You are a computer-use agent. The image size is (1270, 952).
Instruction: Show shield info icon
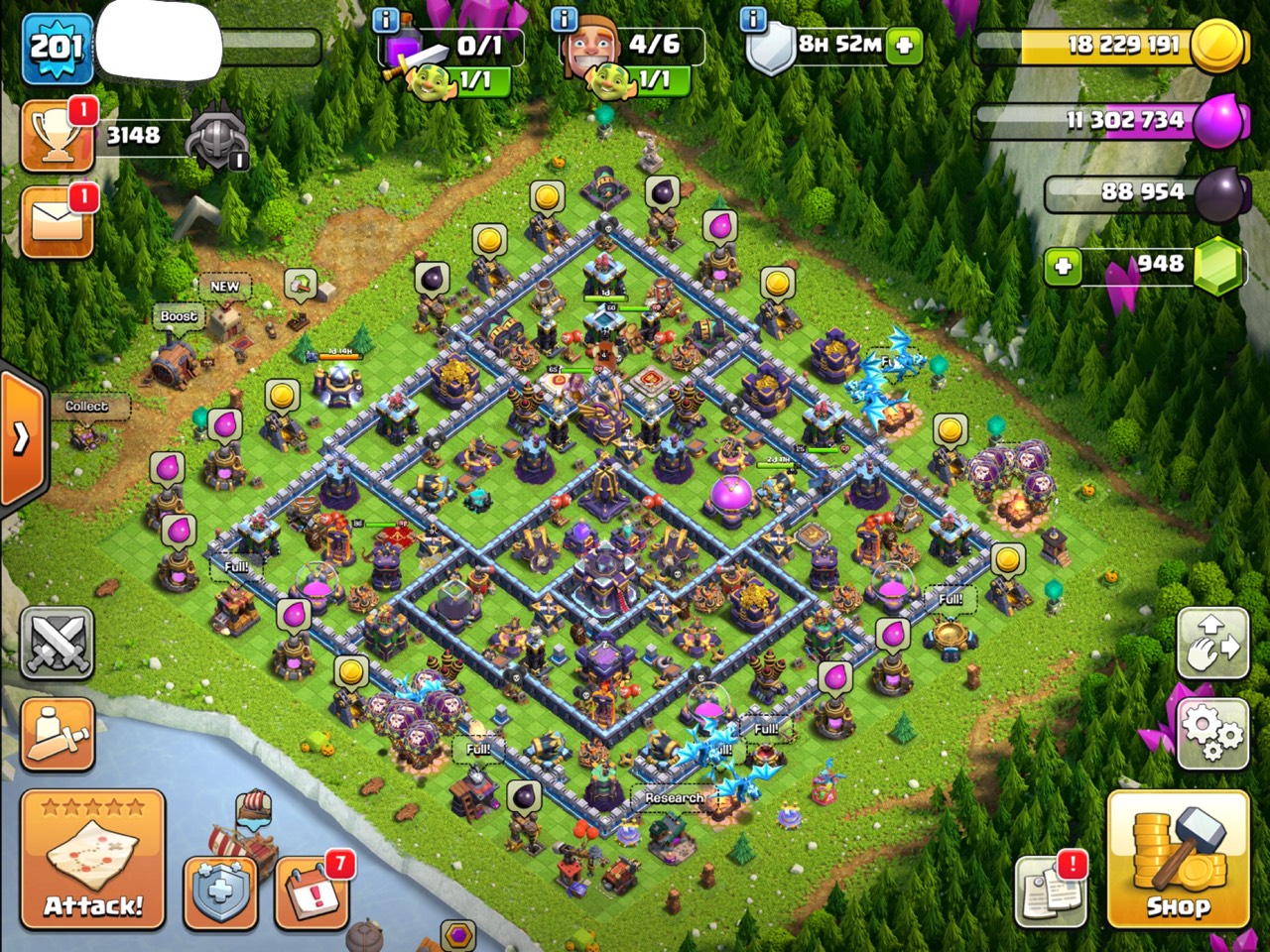click(754, 19)
